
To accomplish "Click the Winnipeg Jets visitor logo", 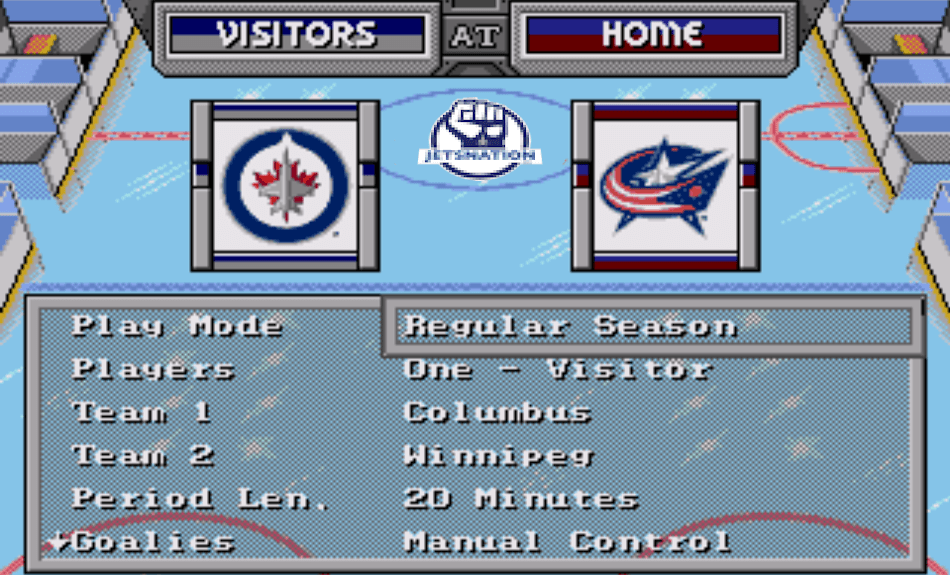I will coord(285,185).
